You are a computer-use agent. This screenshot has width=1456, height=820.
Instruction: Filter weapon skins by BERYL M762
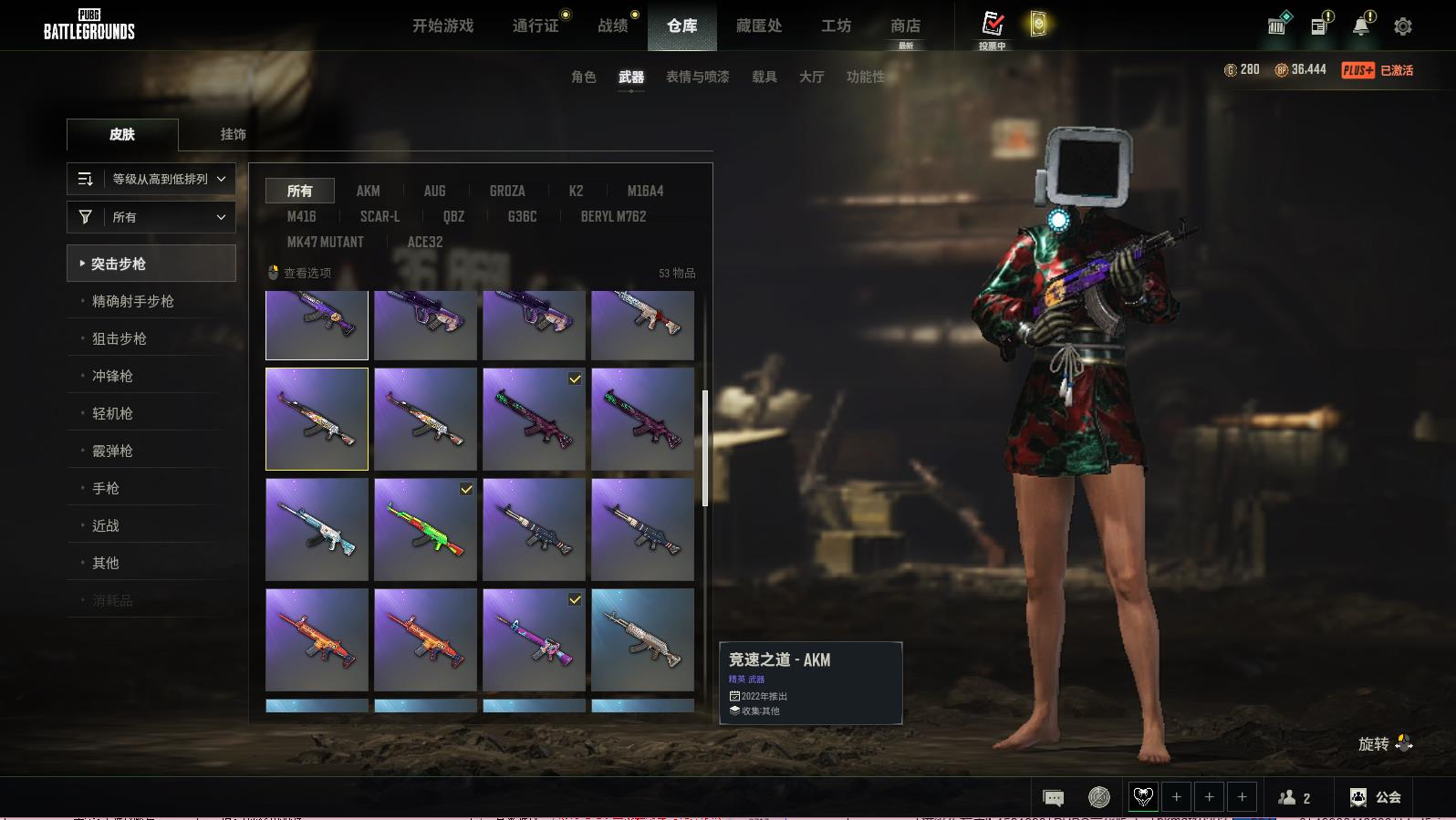(613, 216)
